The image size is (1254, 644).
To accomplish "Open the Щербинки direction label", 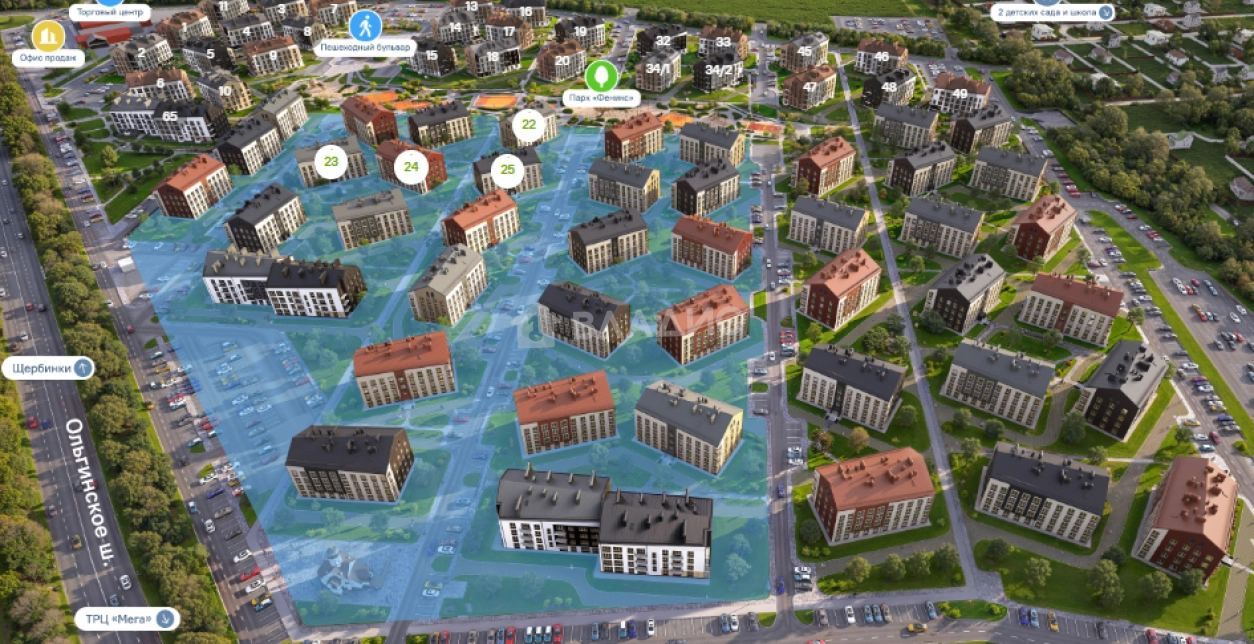I will [48, 368].
